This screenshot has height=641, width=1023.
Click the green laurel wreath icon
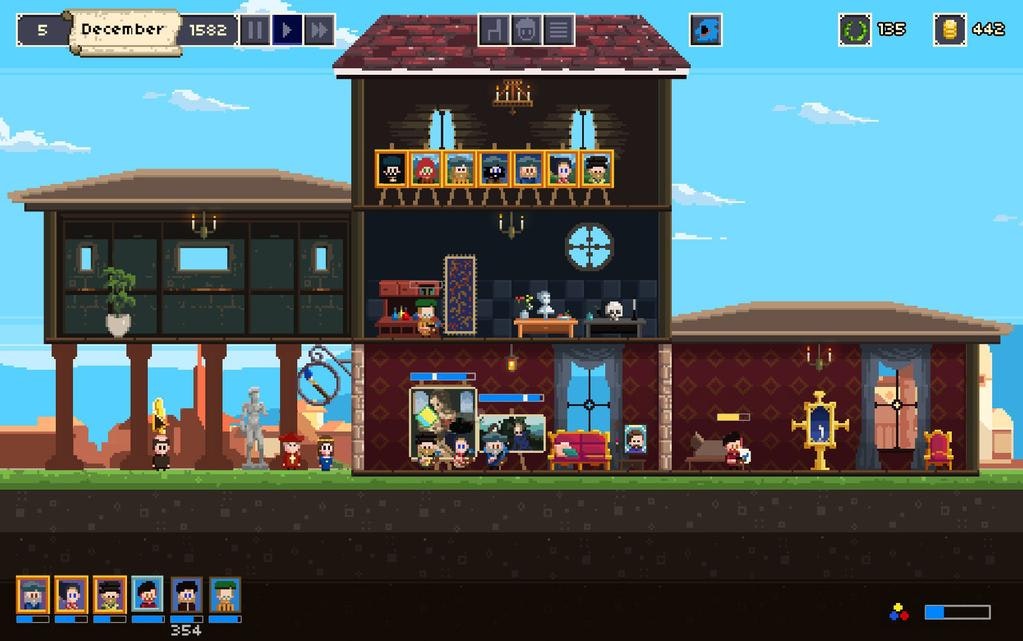(x=855, y=30)
